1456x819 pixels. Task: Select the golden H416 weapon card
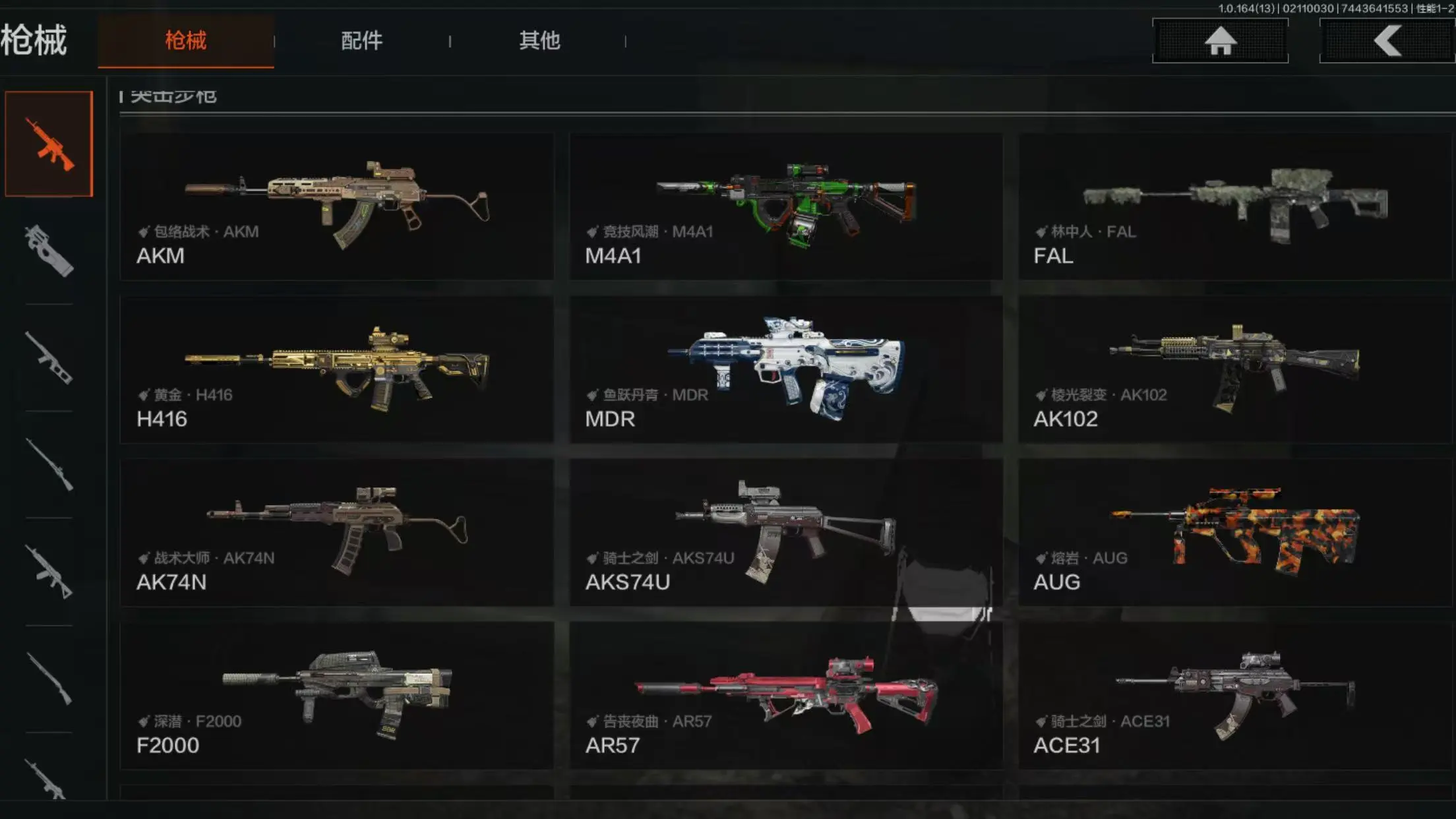pos(336,369)
